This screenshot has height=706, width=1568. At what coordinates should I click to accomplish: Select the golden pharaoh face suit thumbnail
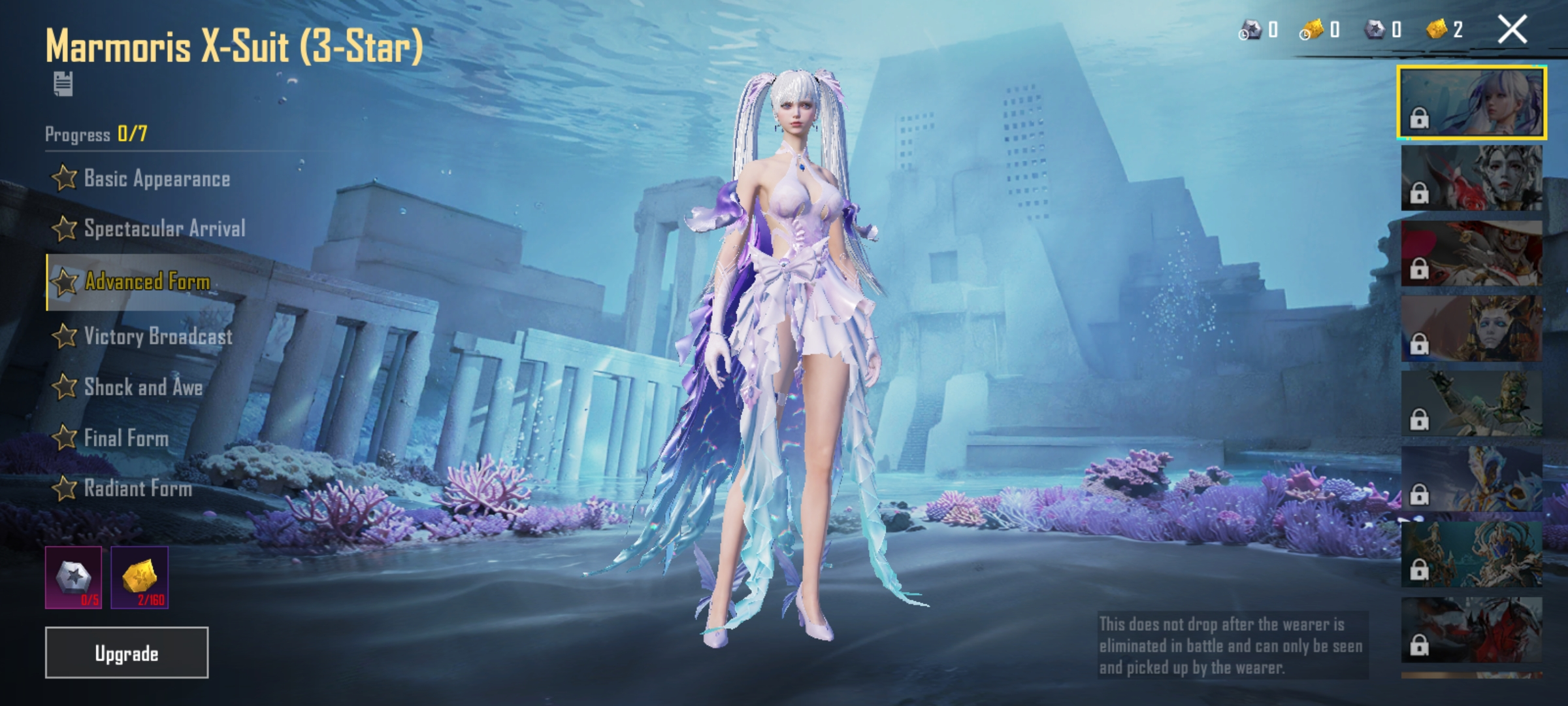[1471, 328]
